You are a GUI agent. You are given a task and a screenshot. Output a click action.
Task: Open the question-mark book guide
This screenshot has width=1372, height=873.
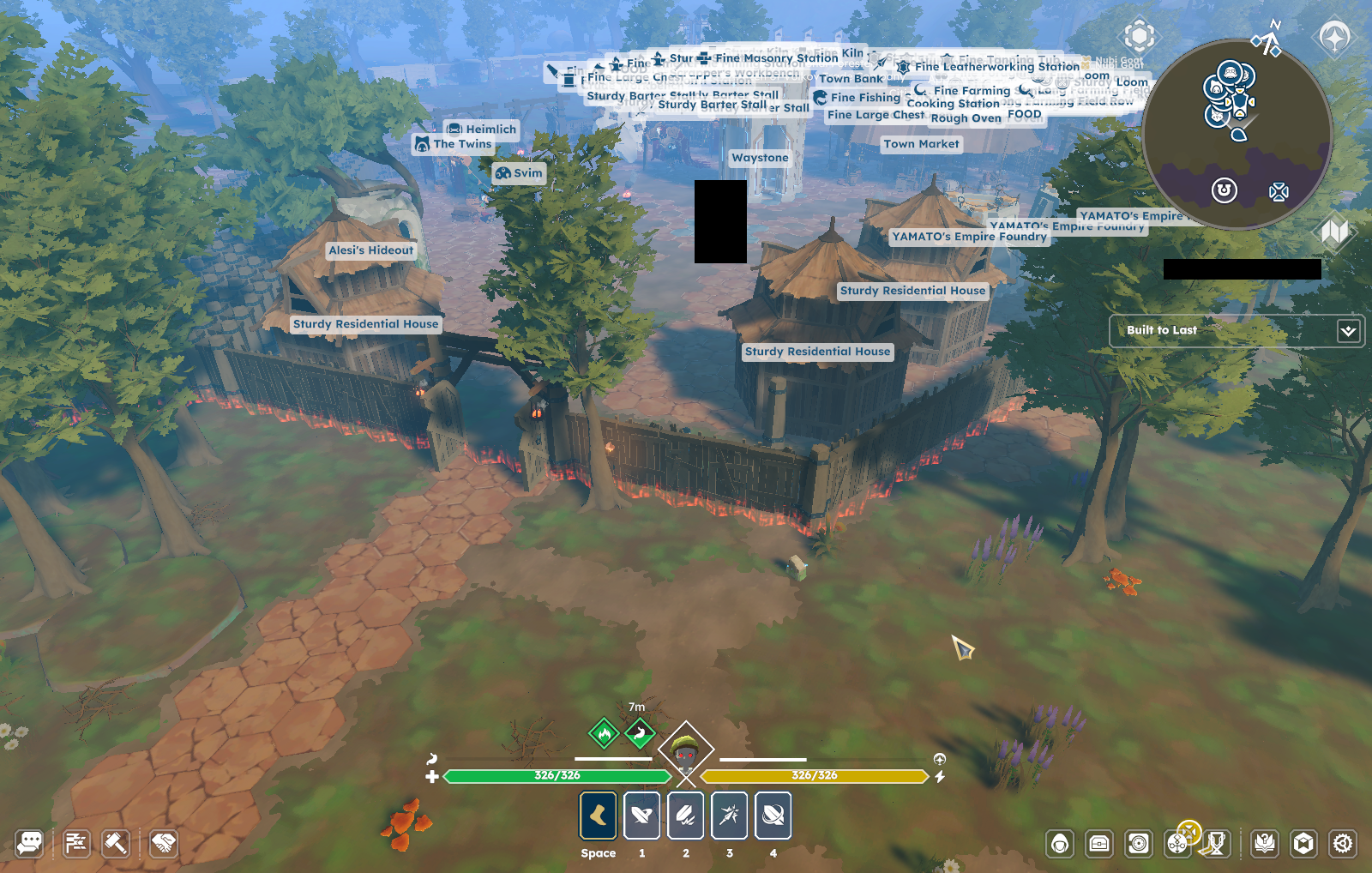tap(1265, 844)
